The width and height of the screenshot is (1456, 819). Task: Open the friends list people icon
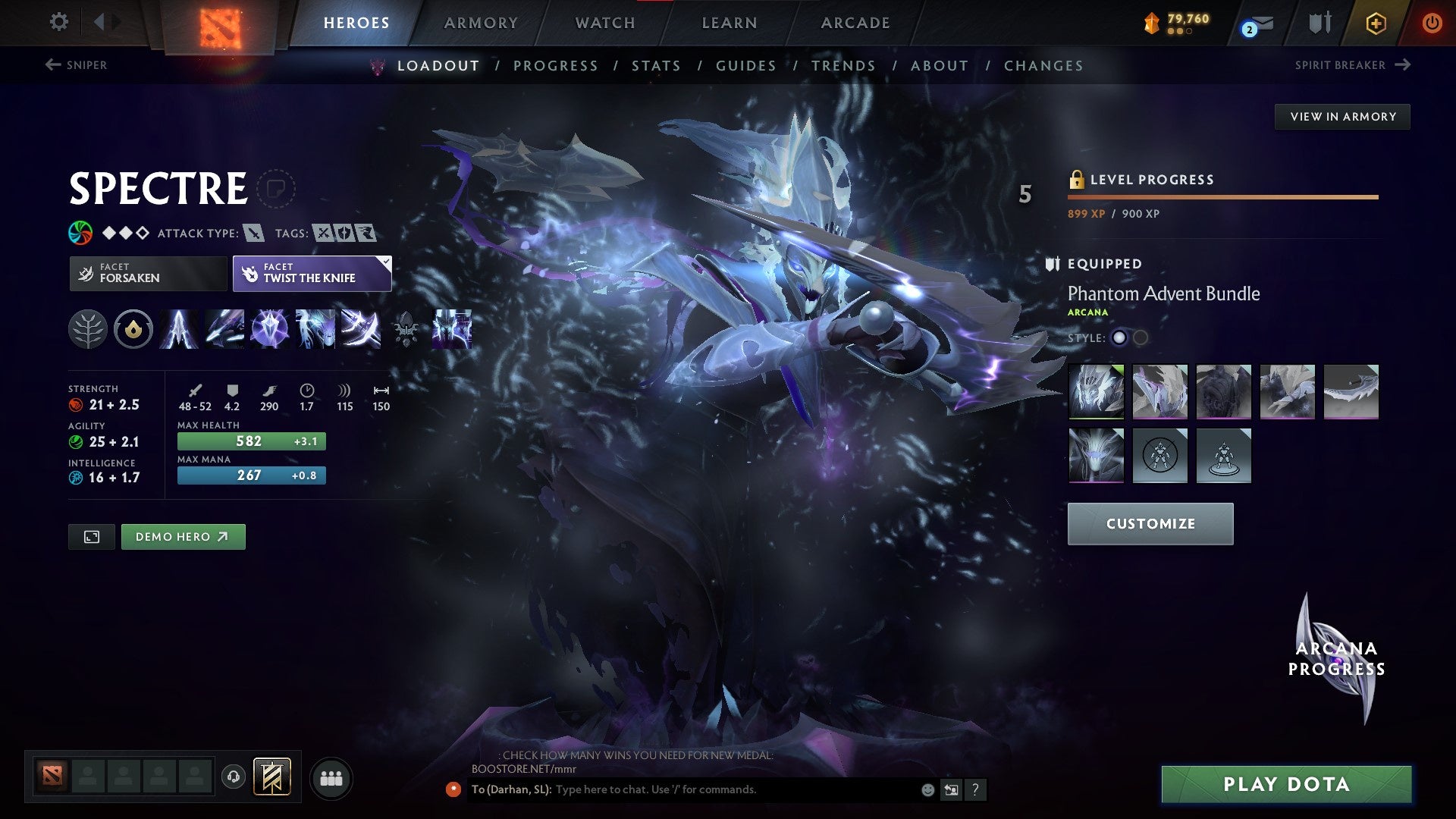(x=331, y=777)
